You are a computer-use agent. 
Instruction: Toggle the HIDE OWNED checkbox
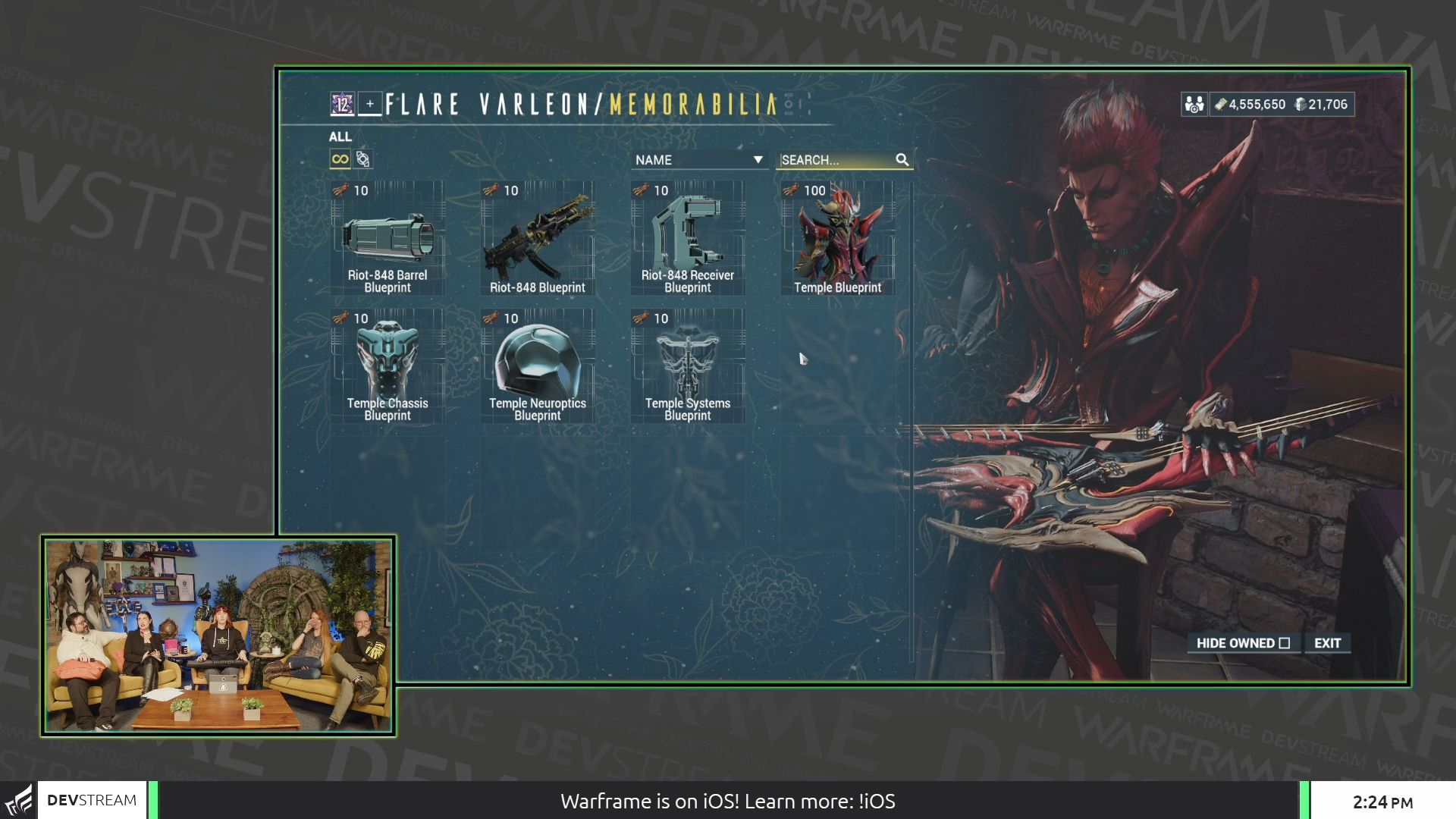tap(1285, 643)
